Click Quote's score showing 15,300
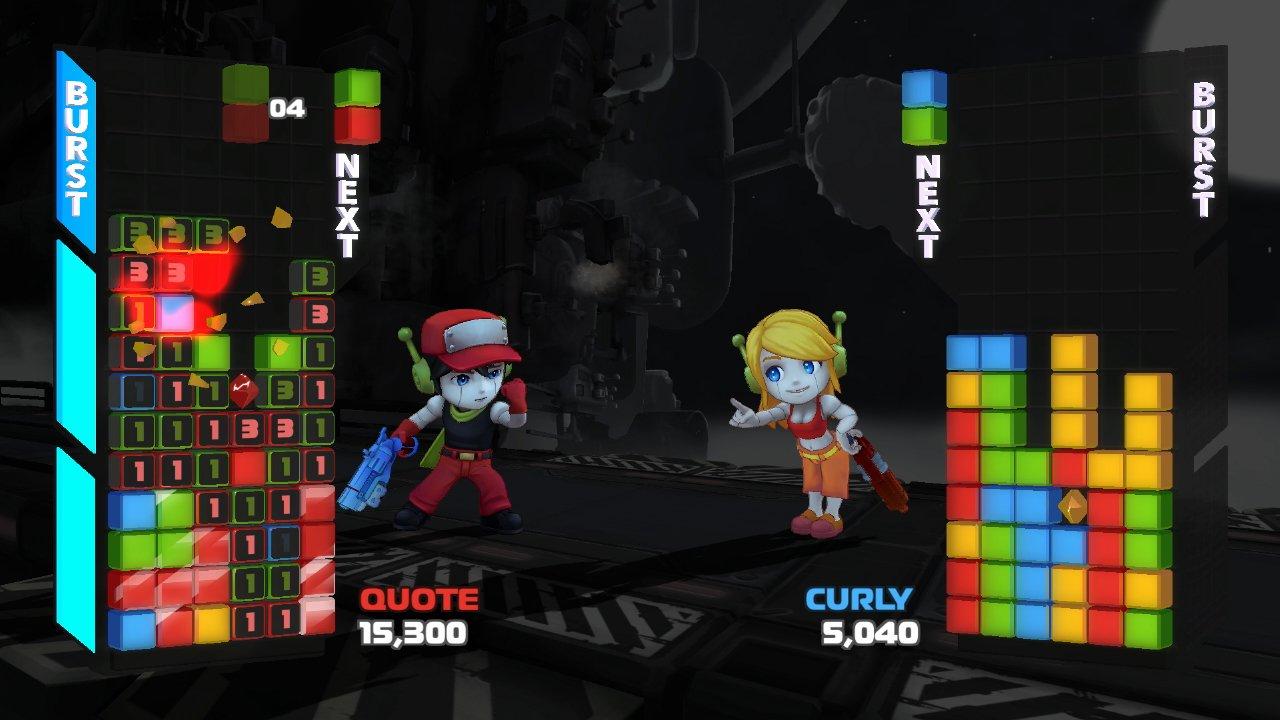1280x720 pixels. pos(410,634)
